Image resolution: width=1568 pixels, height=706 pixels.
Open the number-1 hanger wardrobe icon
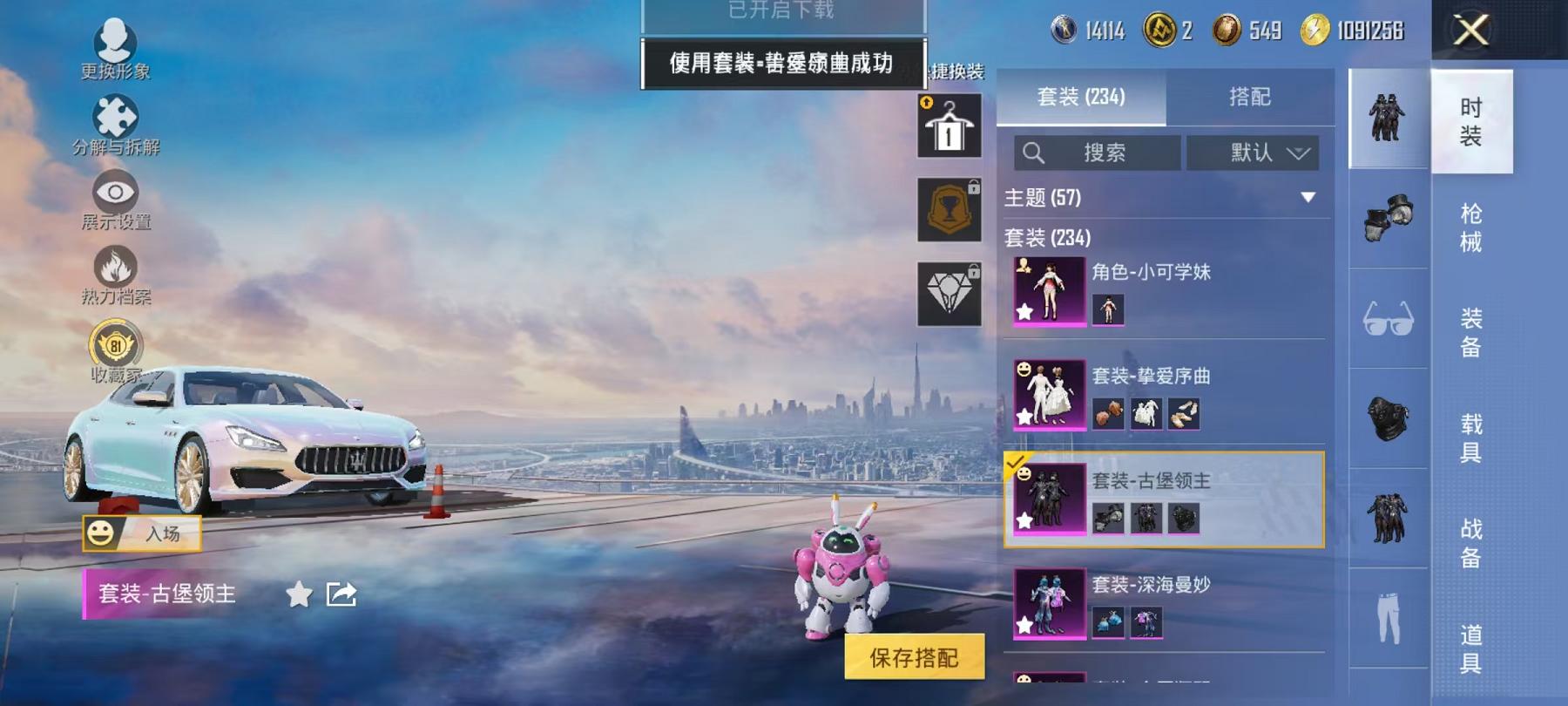950,128
